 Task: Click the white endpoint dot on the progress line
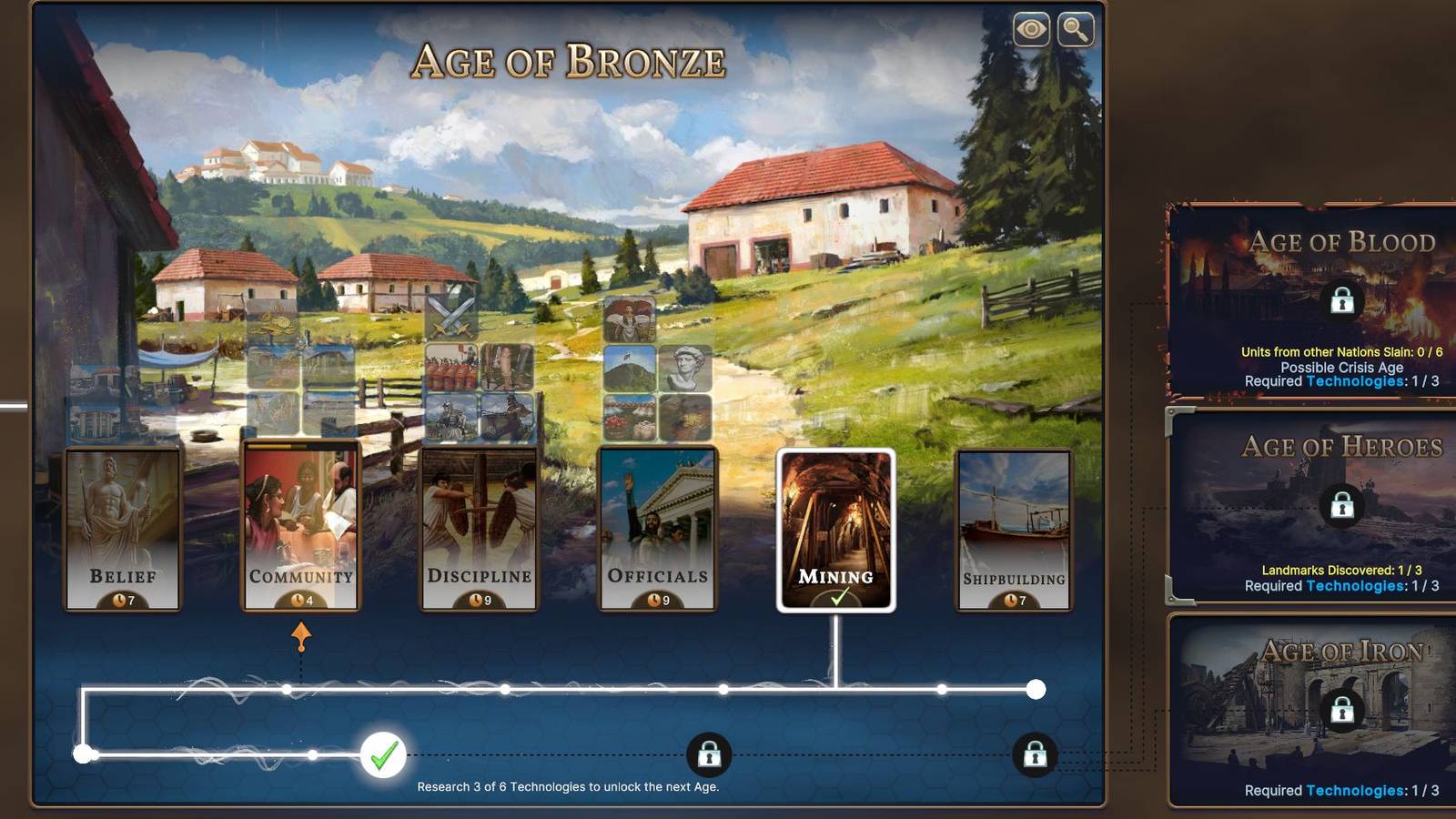click(1034, 690)
